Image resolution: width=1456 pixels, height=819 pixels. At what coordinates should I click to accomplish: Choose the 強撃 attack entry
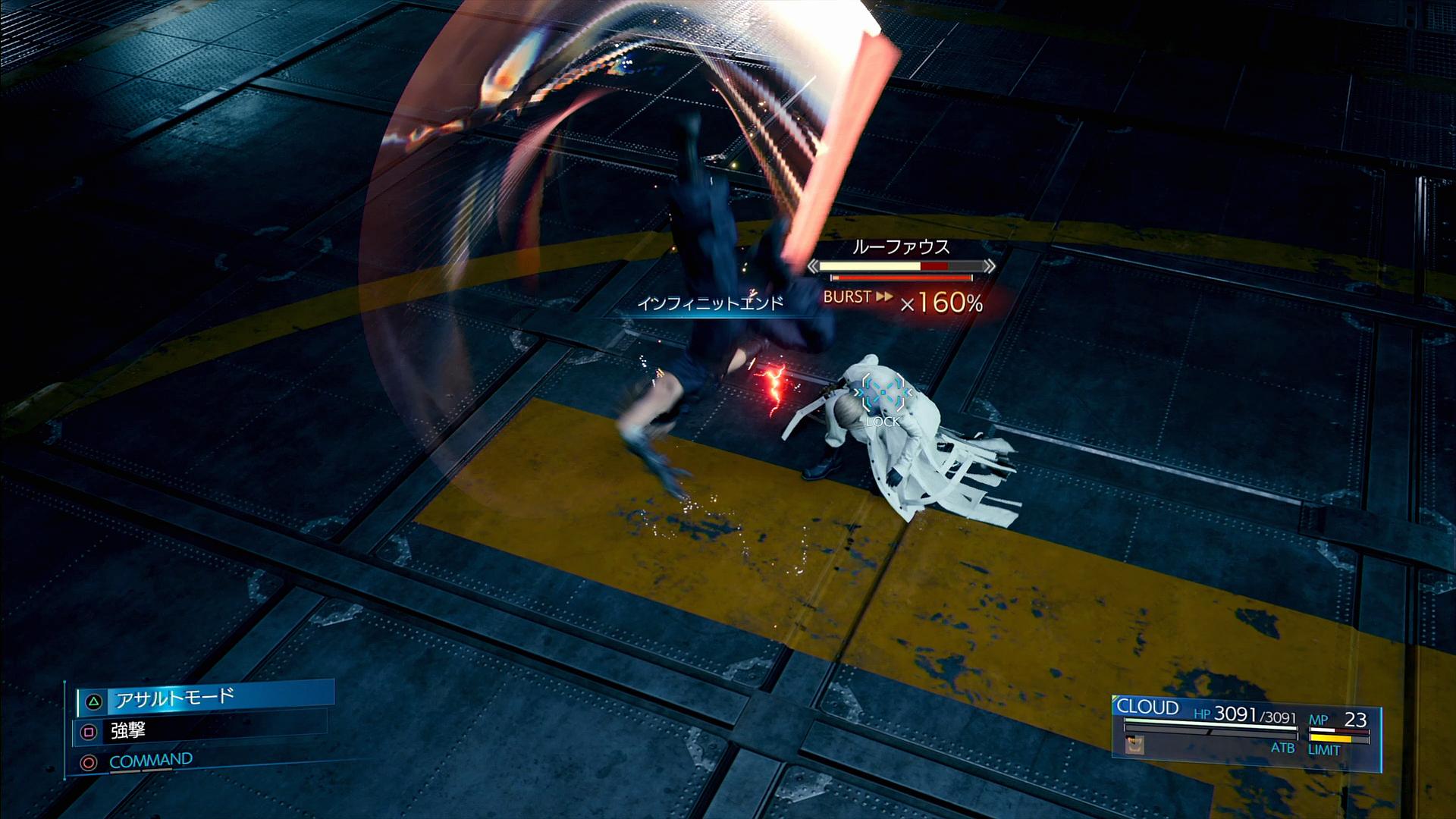(201, 731)
